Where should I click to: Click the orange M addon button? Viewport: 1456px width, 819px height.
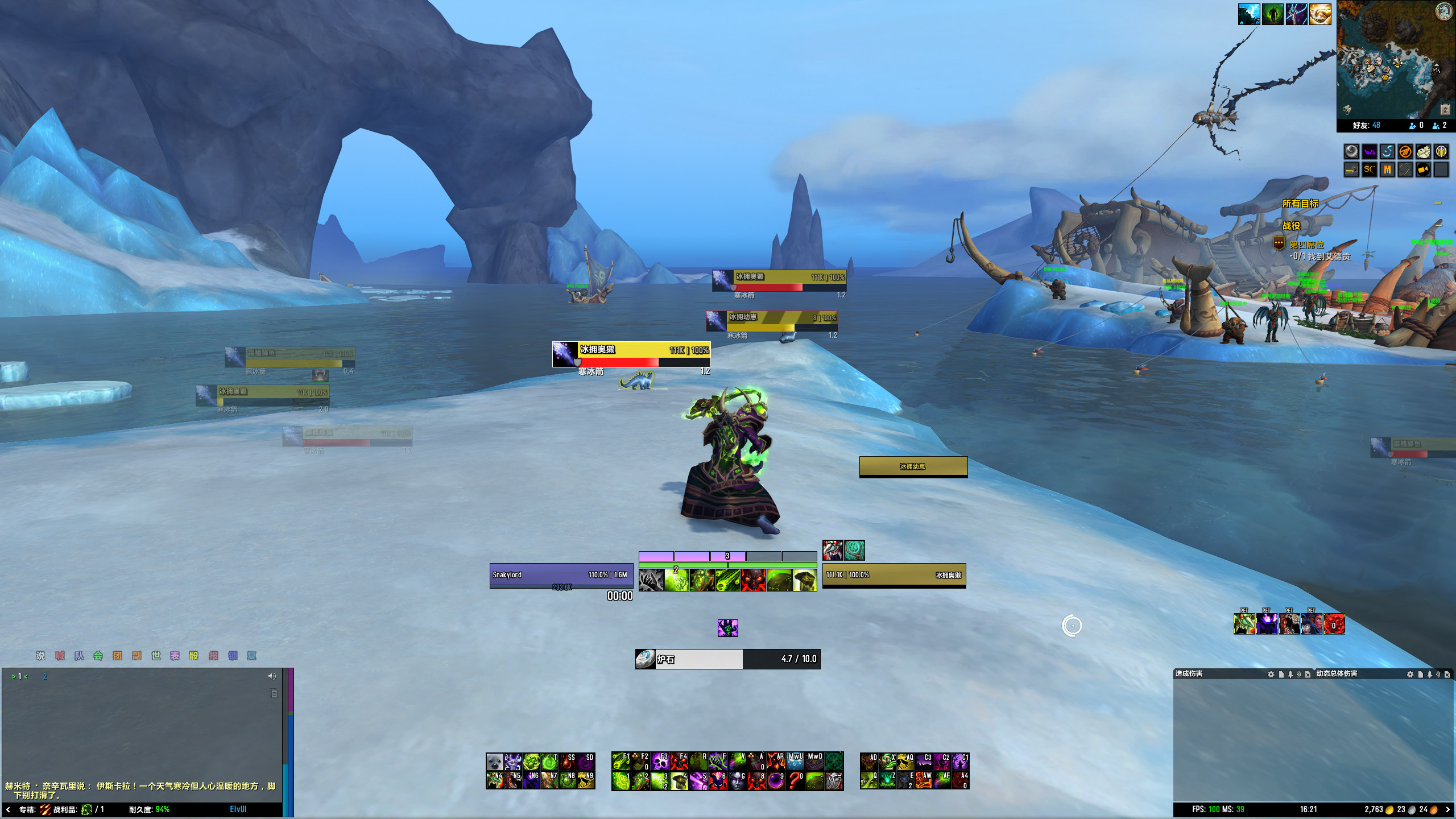(x=1387, y=169)
